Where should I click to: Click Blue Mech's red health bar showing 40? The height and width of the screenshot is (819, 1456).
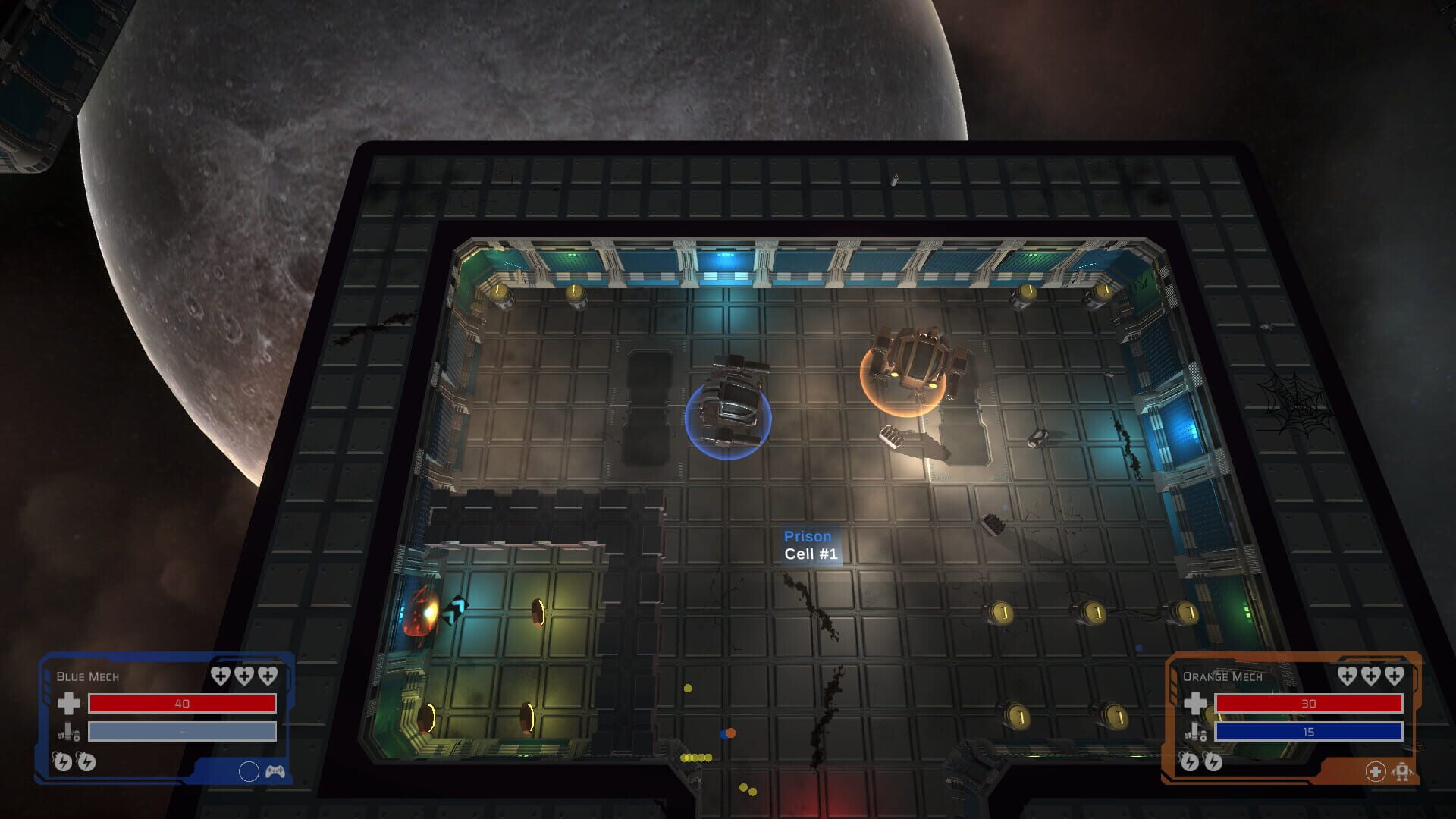click(182, 704)
